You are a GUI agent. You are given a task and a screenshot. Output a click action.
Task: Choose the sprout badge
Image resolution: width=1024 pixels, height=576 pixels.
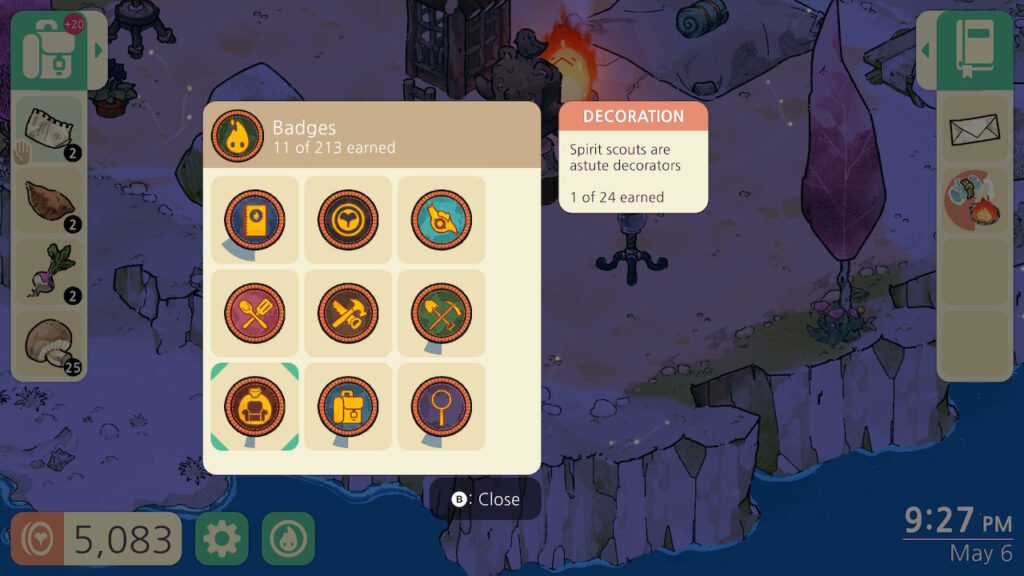348,219
